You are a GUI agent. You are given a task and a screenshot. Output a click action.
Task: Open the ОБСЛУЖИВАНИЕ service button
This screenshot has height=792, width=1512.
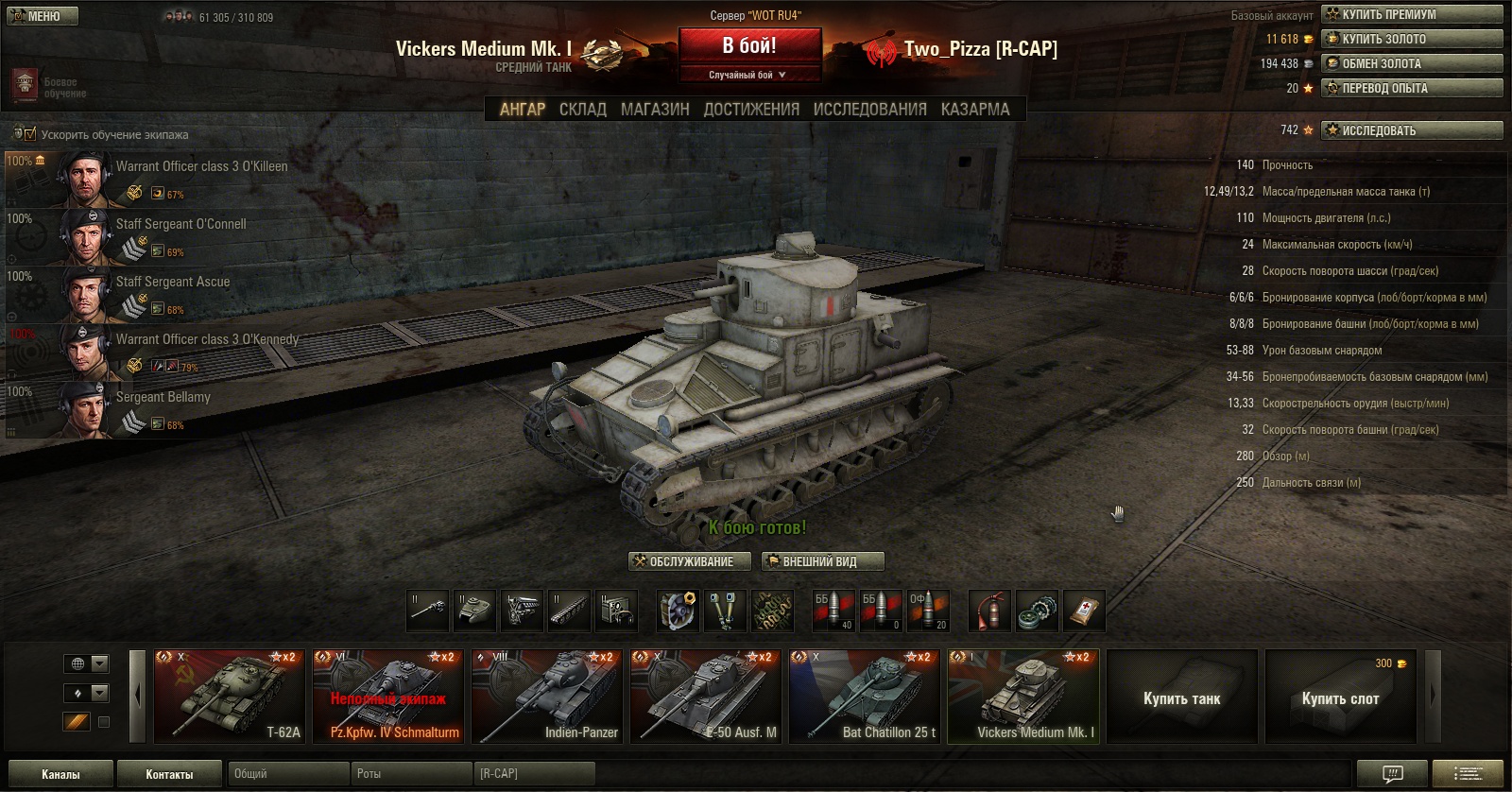click(x=690, y=561)
